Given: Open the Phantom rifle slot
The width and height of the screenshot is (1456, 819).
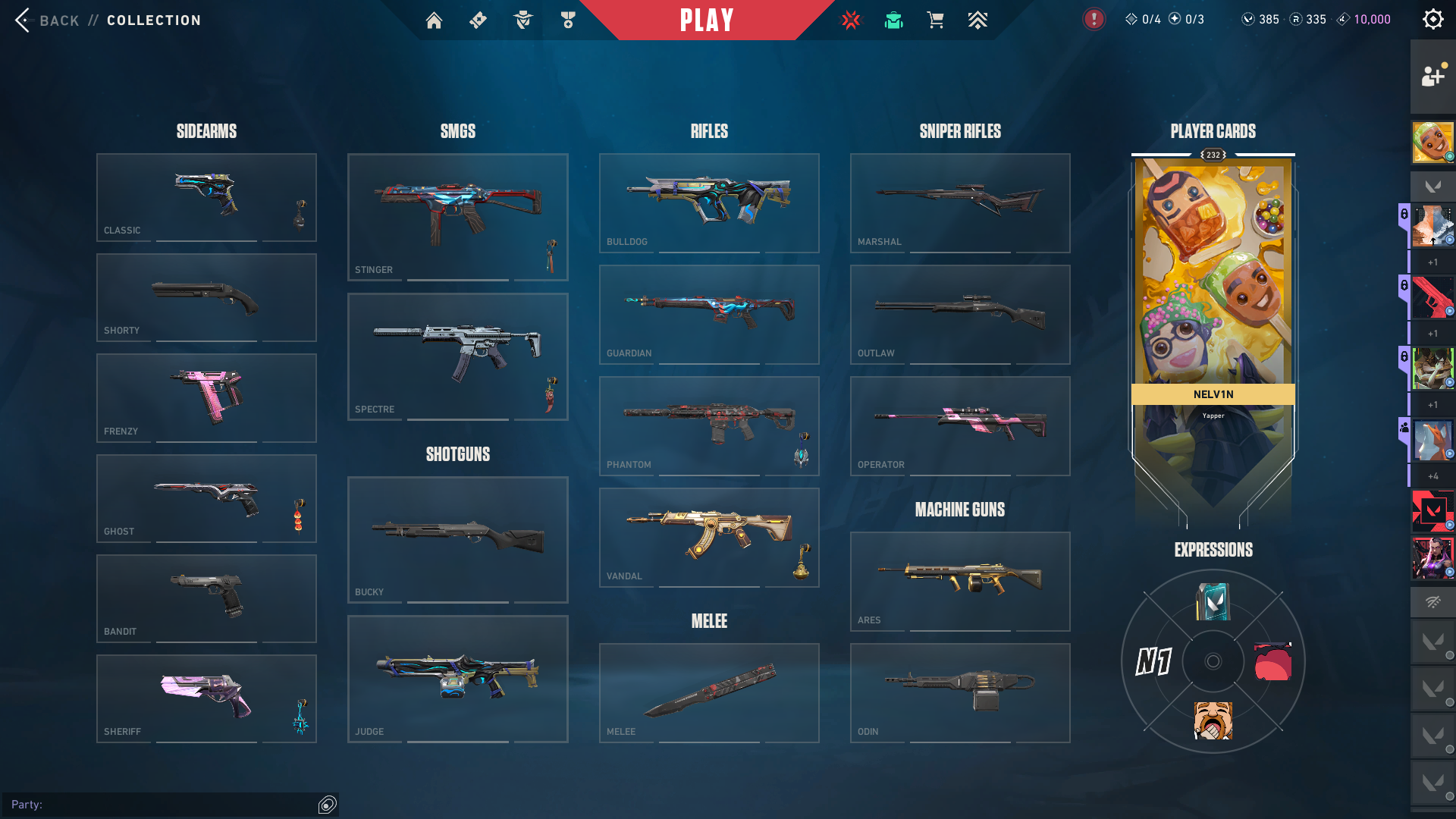Looking at the screenshot, I should 709,425.
